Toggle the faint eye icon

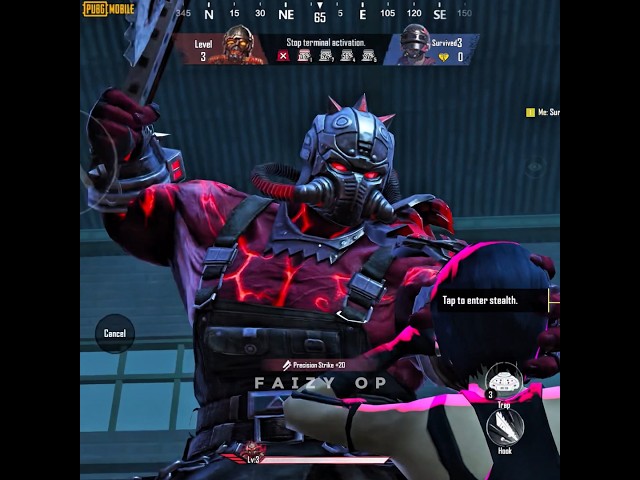pos(535,167)
